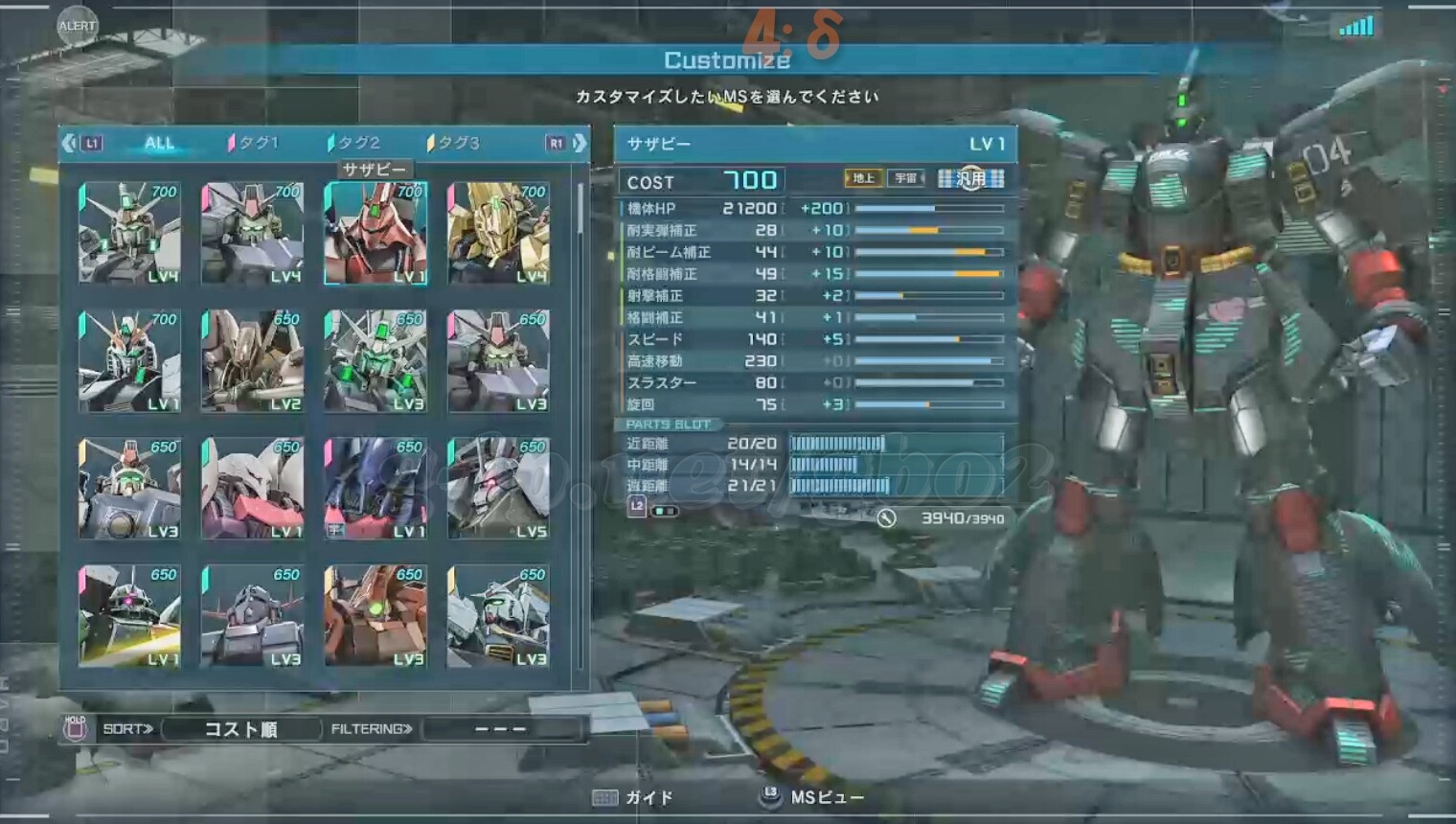Click the mobile suit list scrollbar
The image size is (1456, 824).
580,211
